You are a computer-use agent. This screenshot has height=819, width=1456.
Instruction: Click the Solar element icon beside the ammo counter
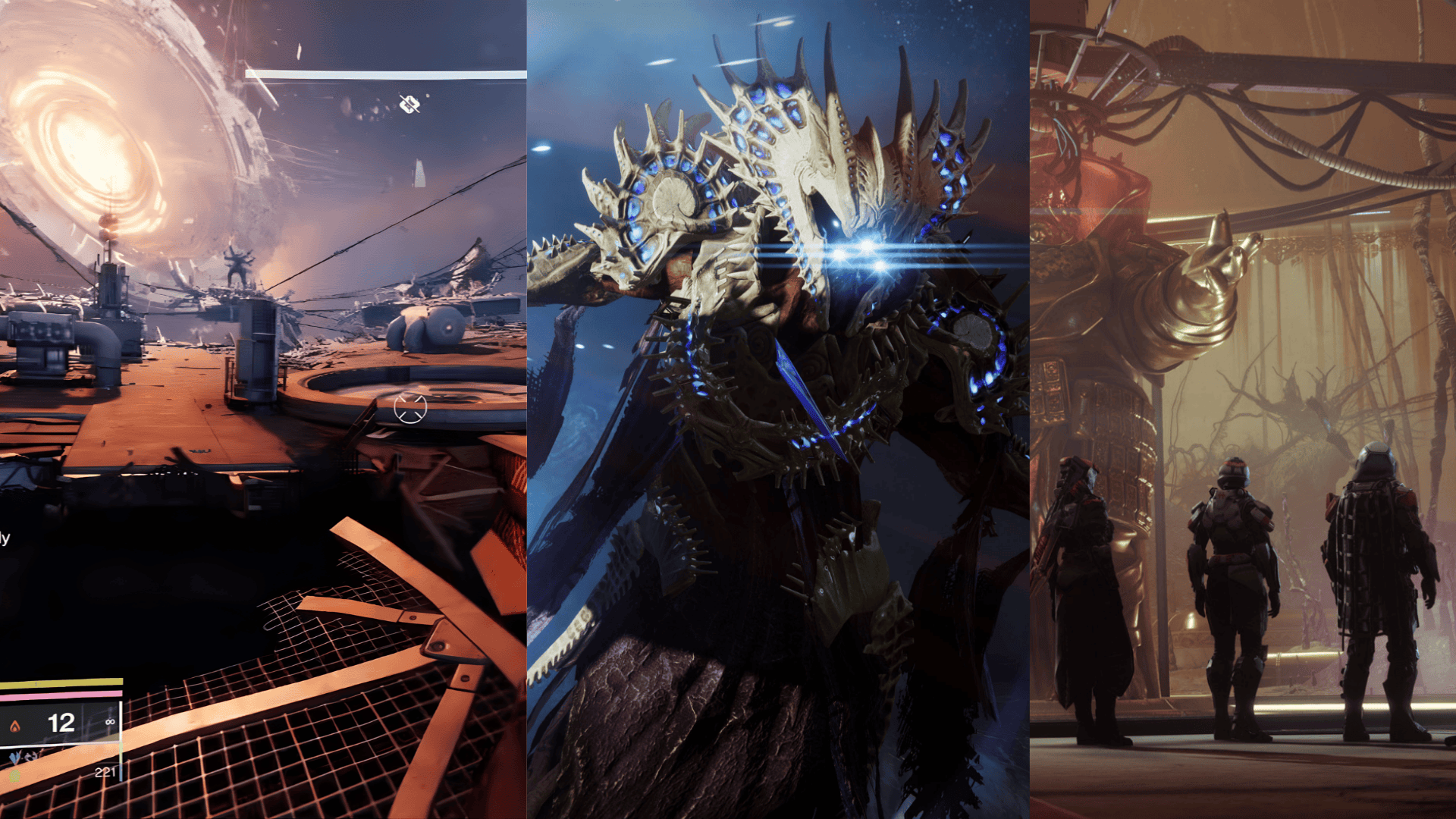tap(16, 724)
